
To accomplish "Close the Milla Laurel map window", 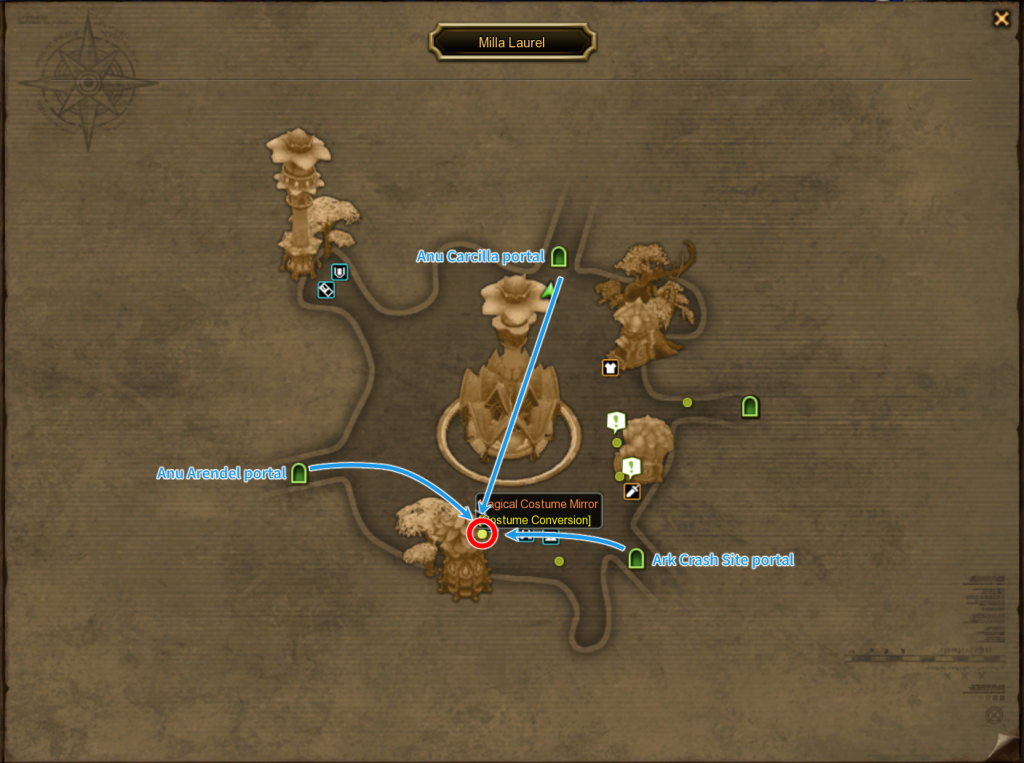I will [1000, 18].
